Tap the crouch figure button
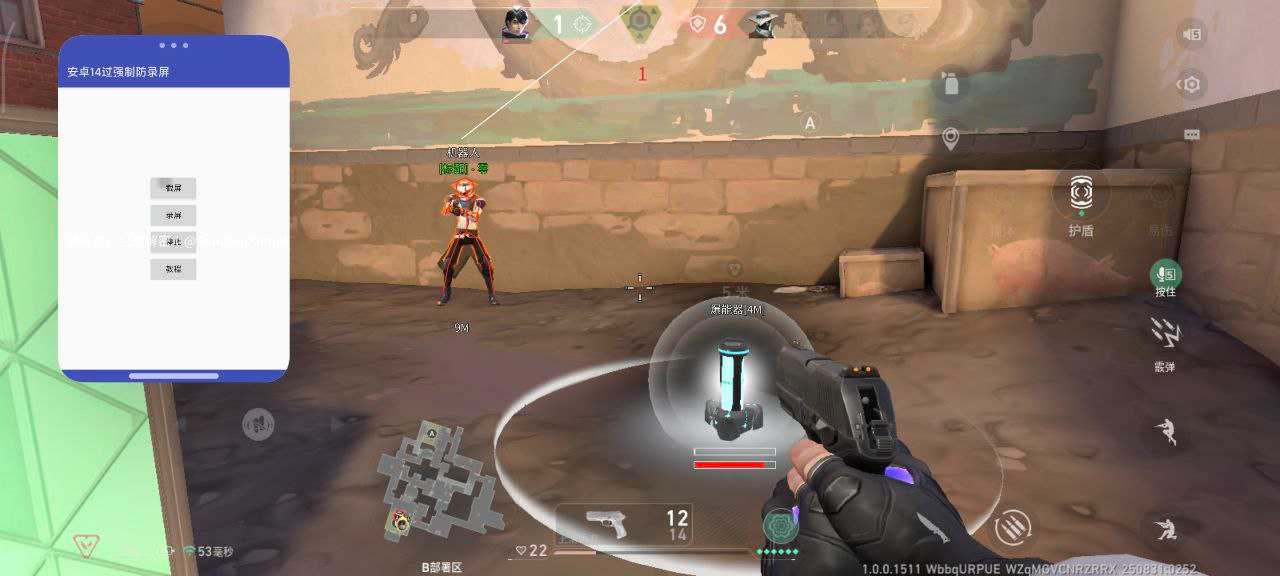Image resolution: width=1280 pixels, height=576 pixels. (x=1165, y=528)
